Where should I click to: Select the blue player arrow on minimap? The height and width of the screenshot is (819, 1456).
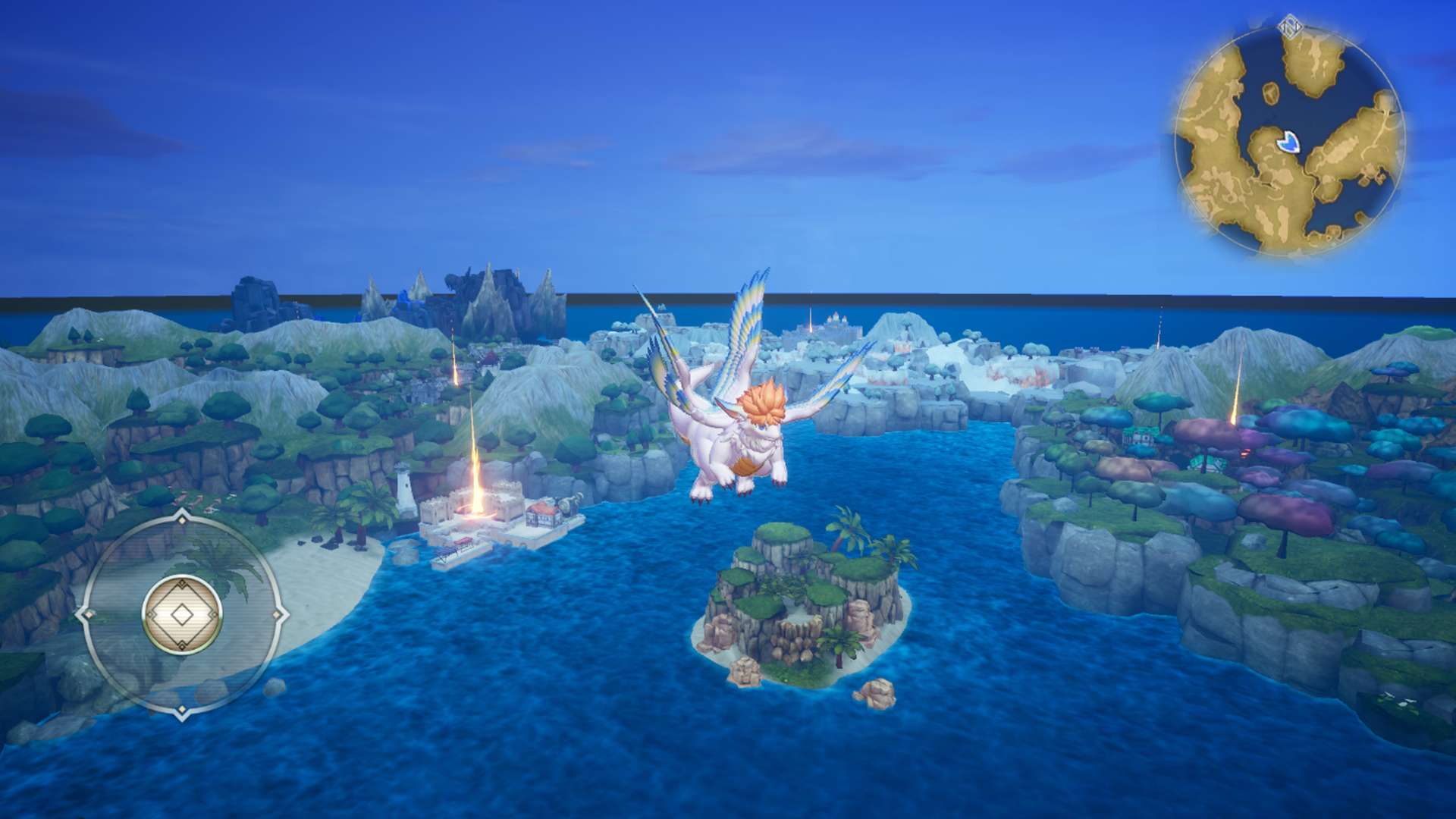[x=1288, y=141]
